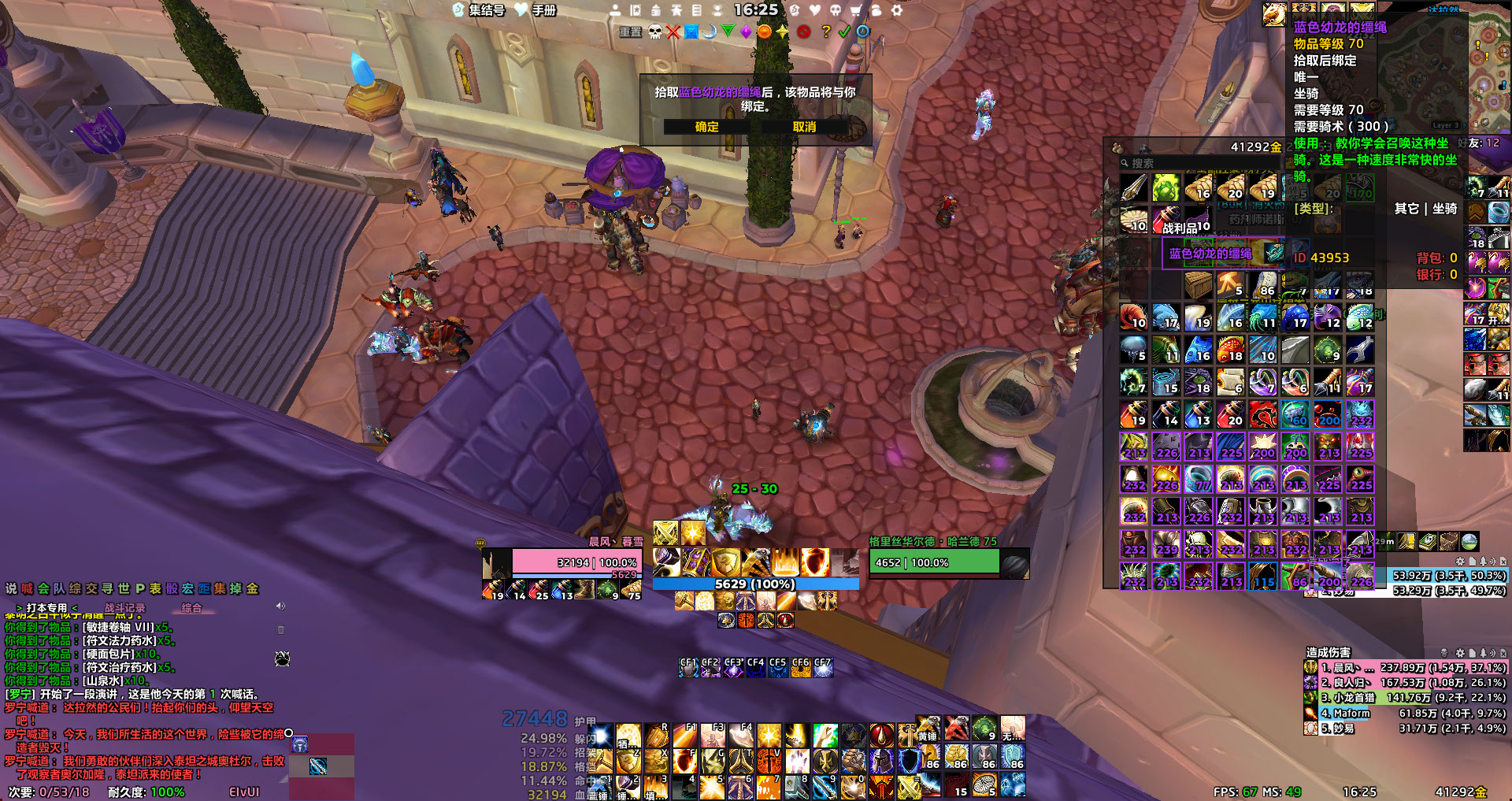Select the 喊 yell channel shortcut
The image size is (1512, 801).
tap(28, 588)
